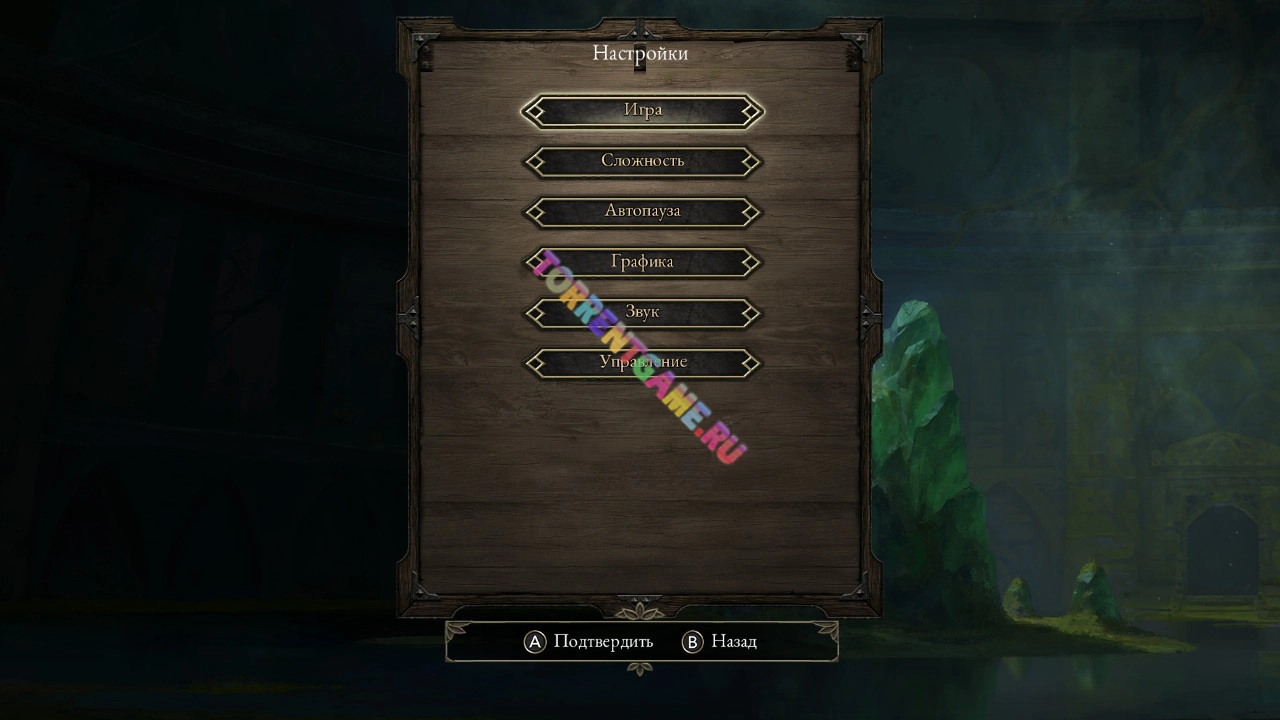Choose the Графика settings entry
1280x720 pixels.
[642, 262]
